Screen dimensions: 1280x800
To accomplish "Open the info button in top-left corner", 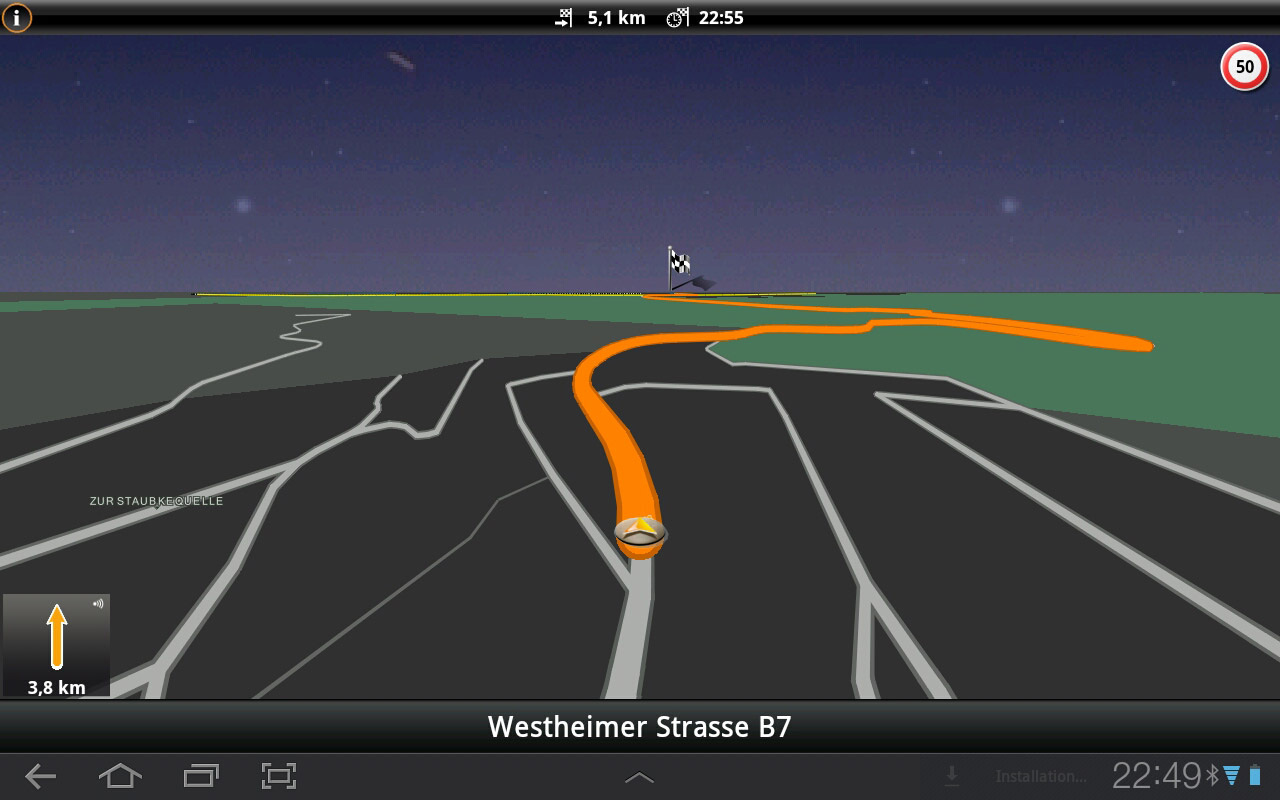I will click(x=17, y=17).
